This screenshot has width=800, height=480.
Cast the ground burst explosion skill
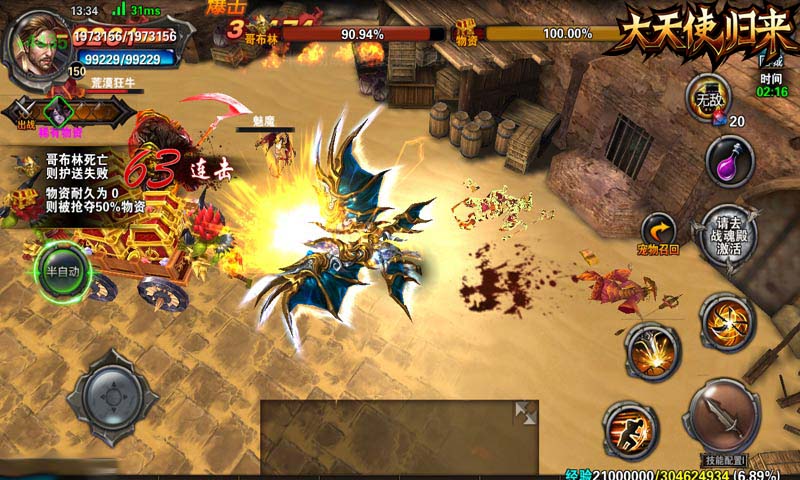(652, 352)
